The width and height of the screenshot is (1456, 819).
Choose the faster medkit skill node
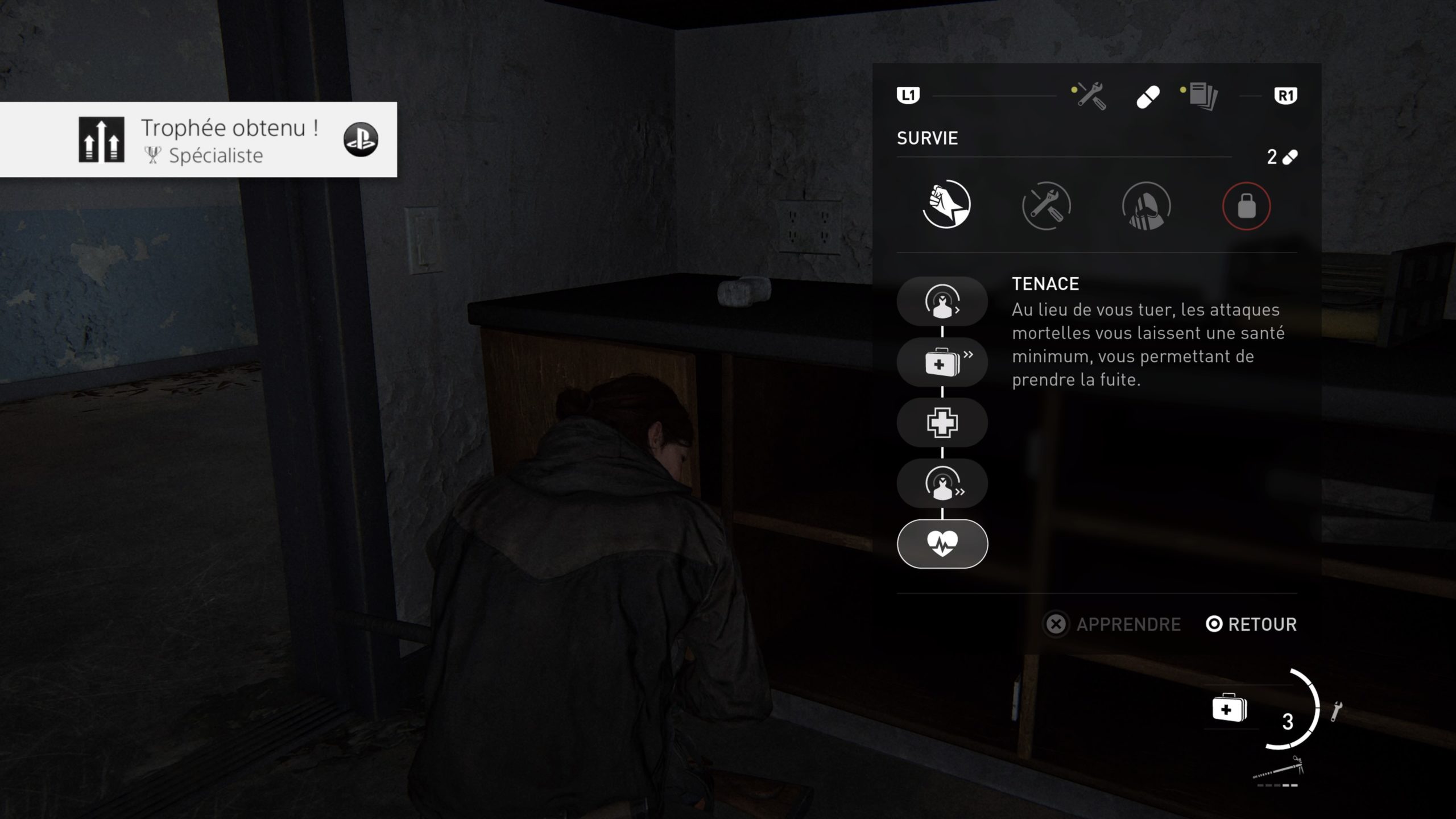pyautogui.click(x=942, y=362)
